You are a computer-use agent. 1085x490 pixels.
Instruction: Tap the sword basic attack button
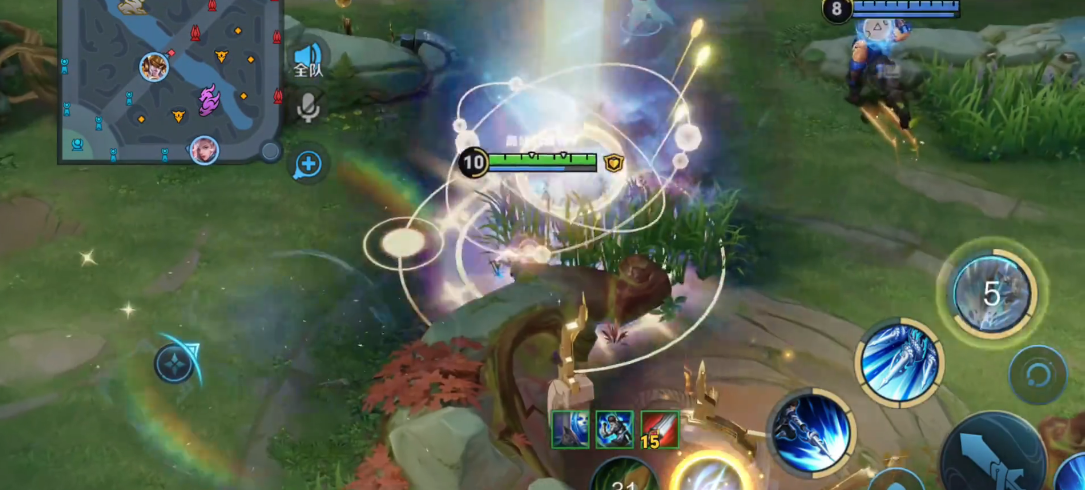[993, 462]
